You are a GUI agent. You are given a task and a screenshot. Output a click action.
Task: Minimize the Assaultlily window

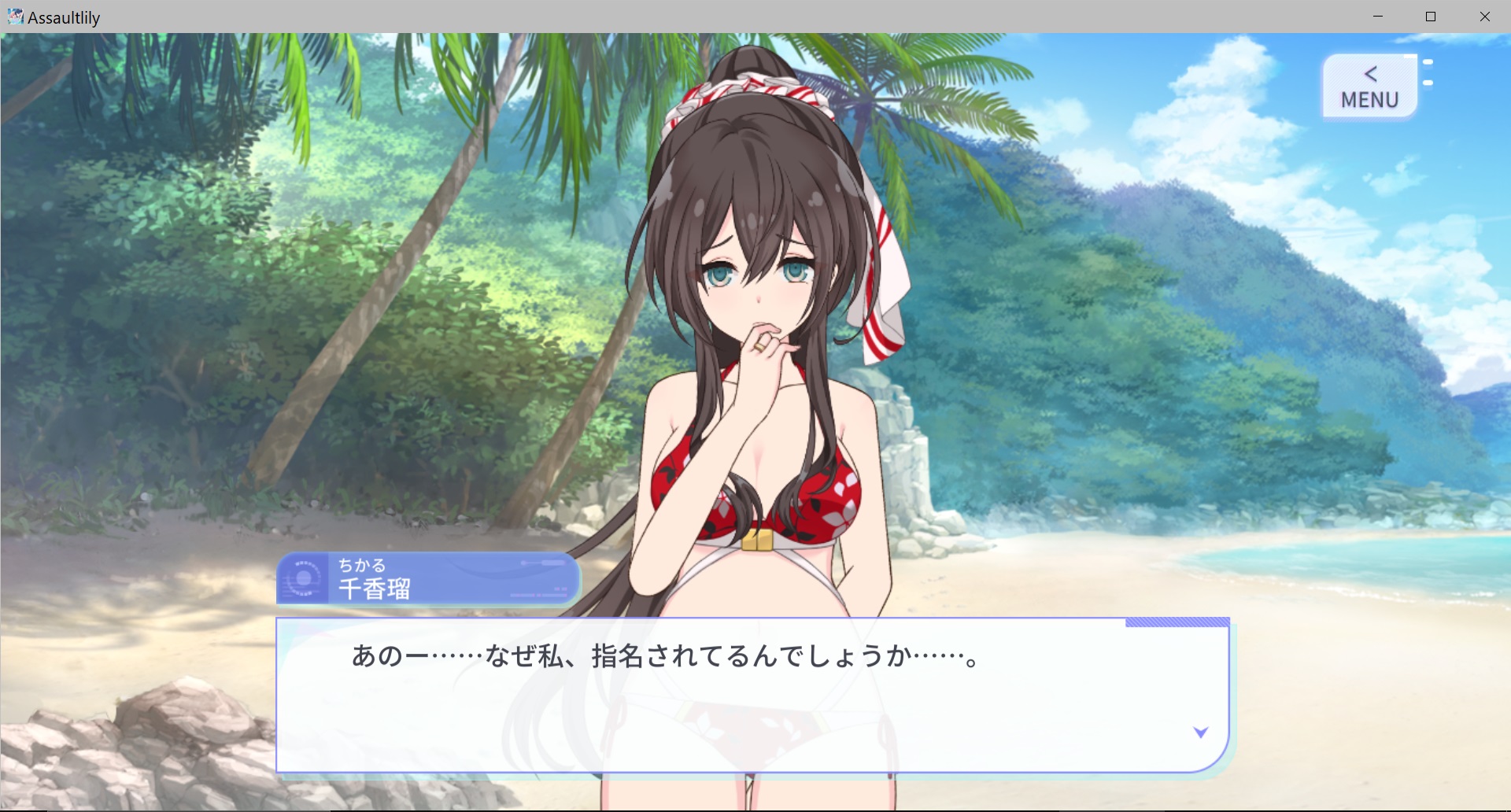[1377, 17]
